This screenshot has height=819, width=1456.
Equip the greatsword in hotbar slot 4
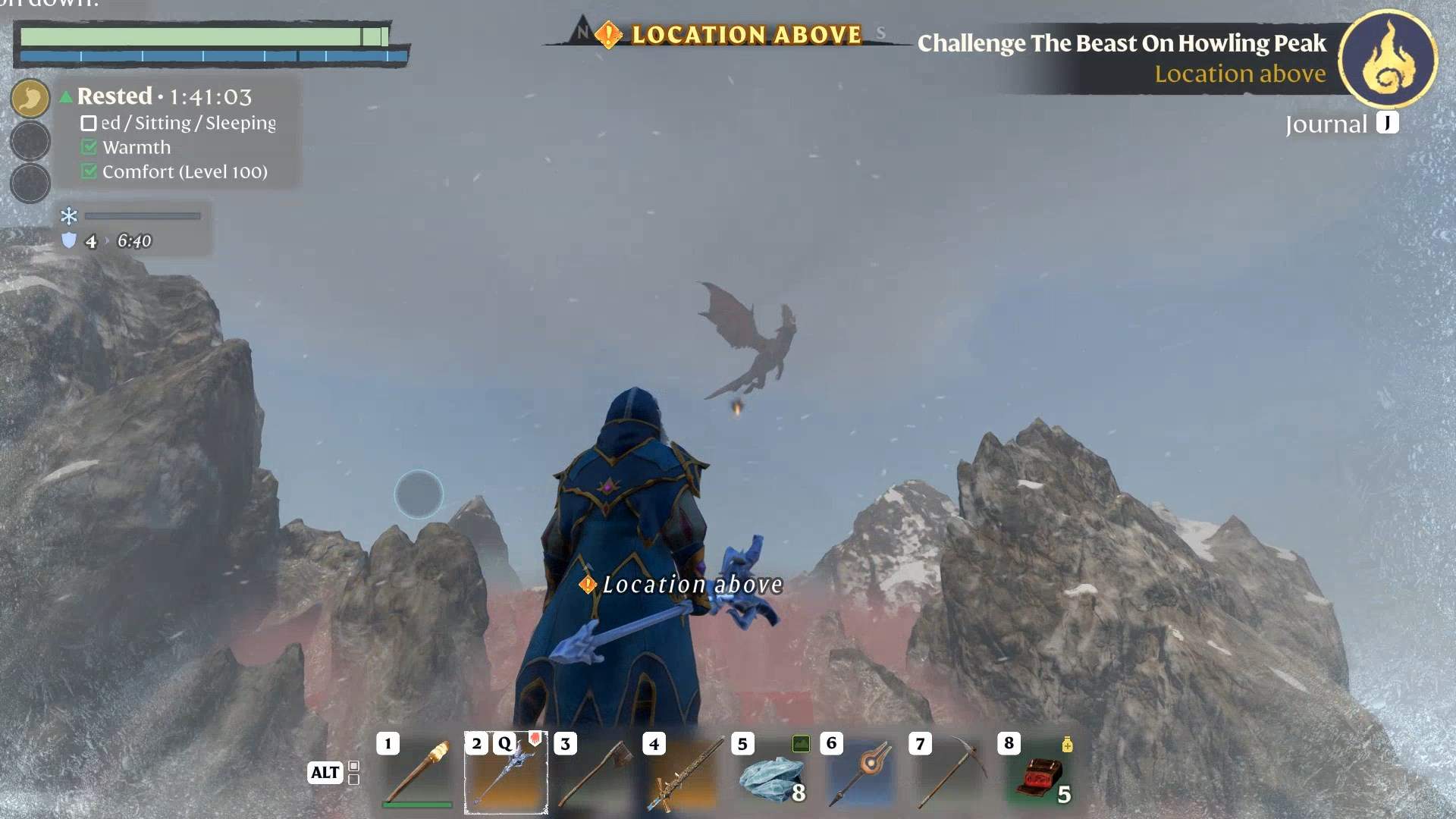coord(684,773)
